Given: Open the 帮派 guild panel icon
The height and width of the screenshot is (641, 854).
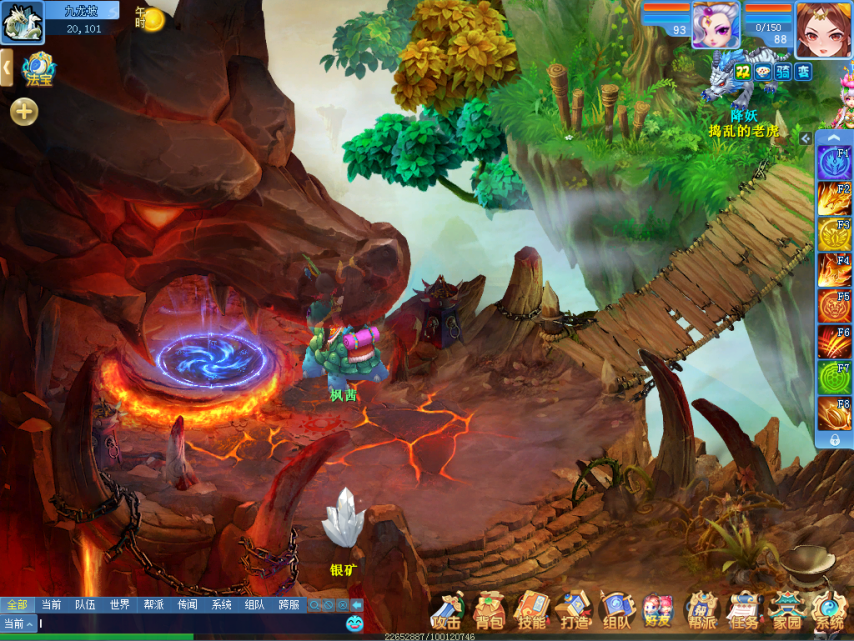Looking at the screenshot, I should point(701,611).
